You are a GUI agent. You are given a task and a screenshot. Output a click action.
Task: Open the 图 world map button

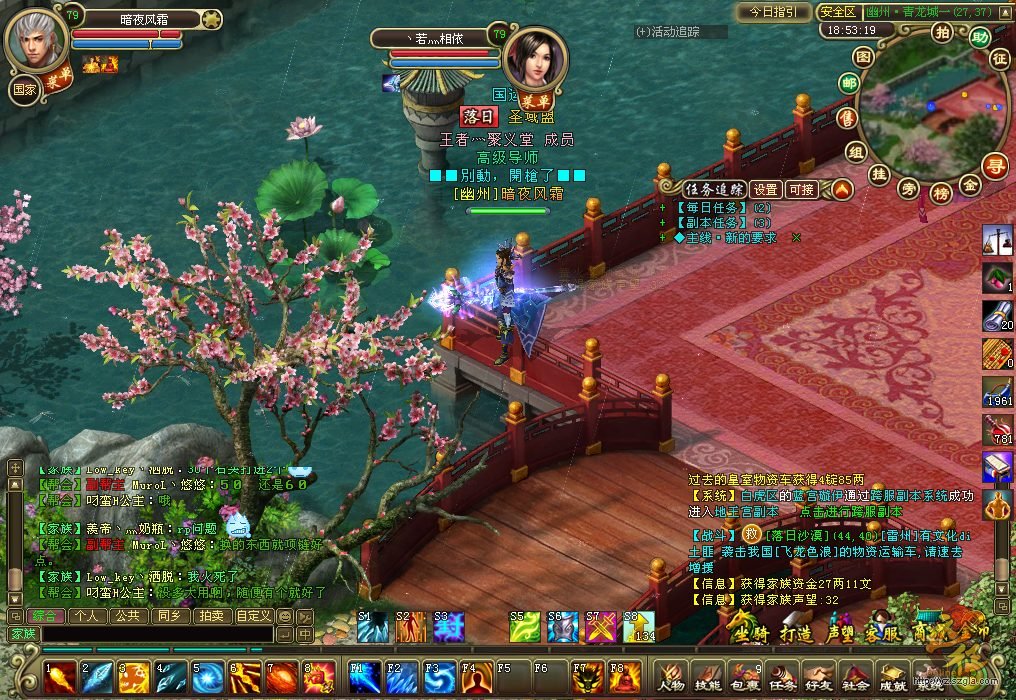(x=866, y=56)
